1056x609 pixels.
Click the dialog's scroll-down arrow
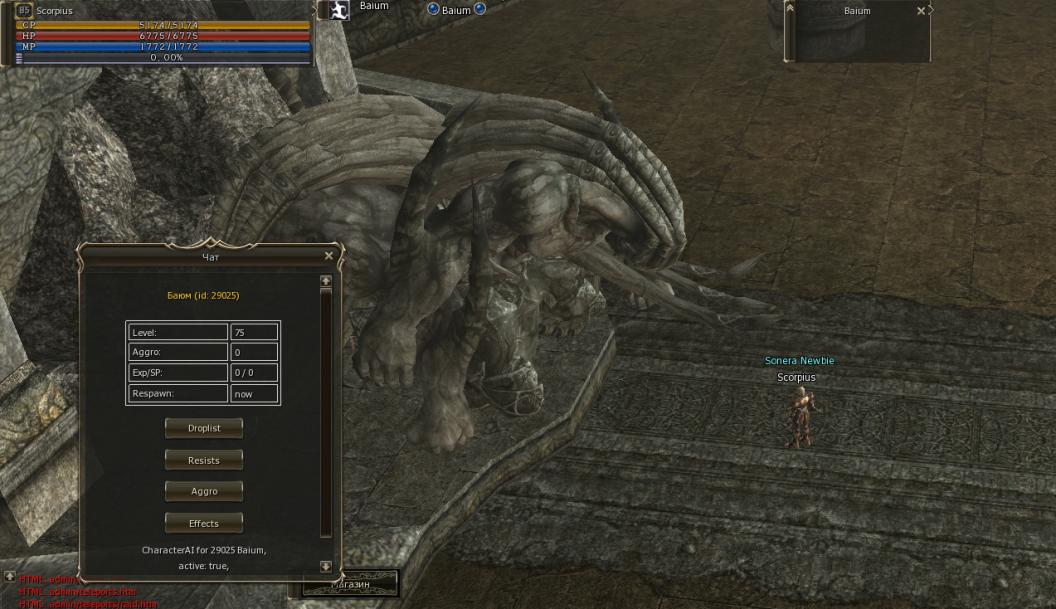coord(325,566)
